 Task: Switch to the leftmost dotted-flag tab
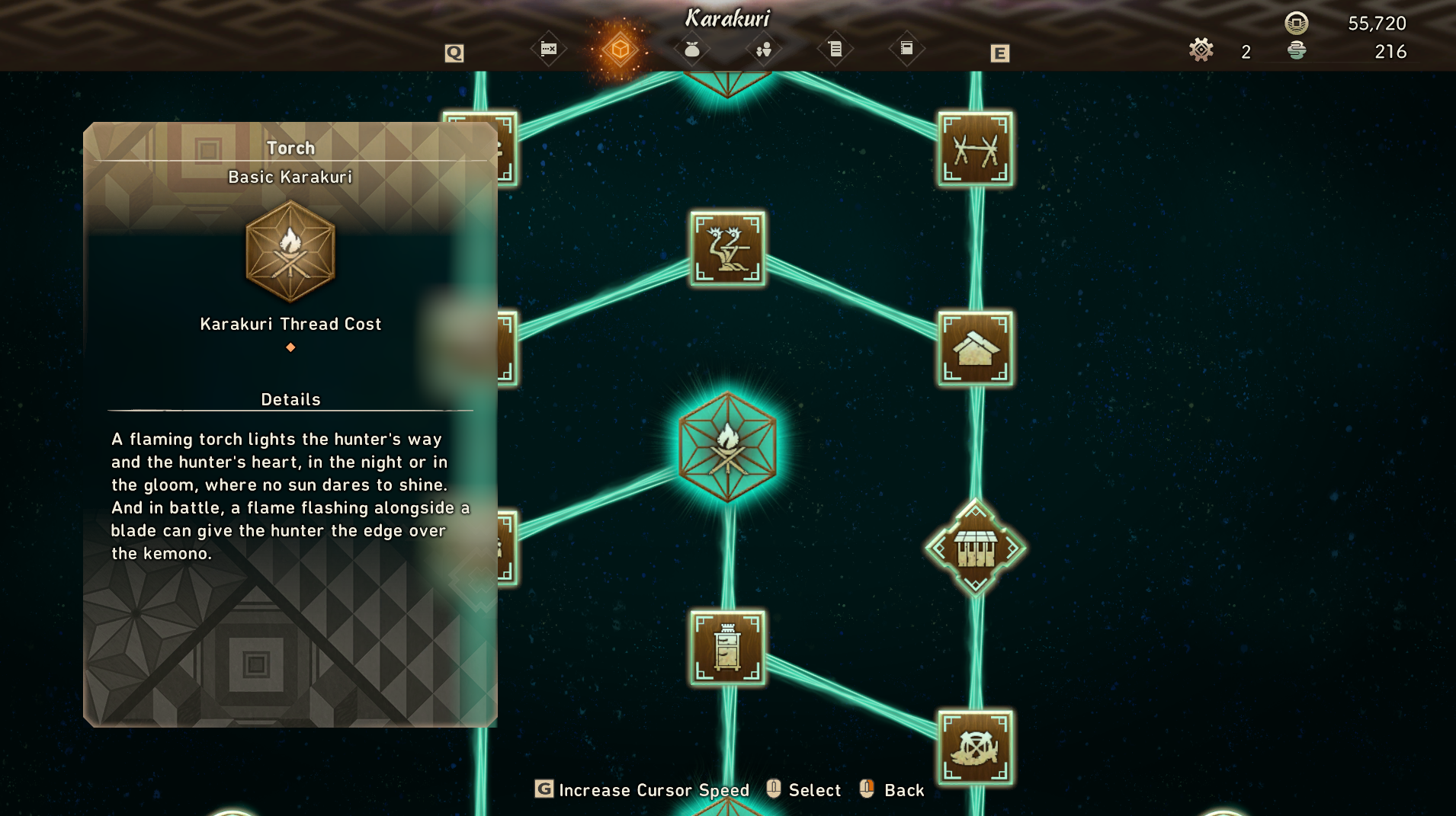click(x=549, y=50)
